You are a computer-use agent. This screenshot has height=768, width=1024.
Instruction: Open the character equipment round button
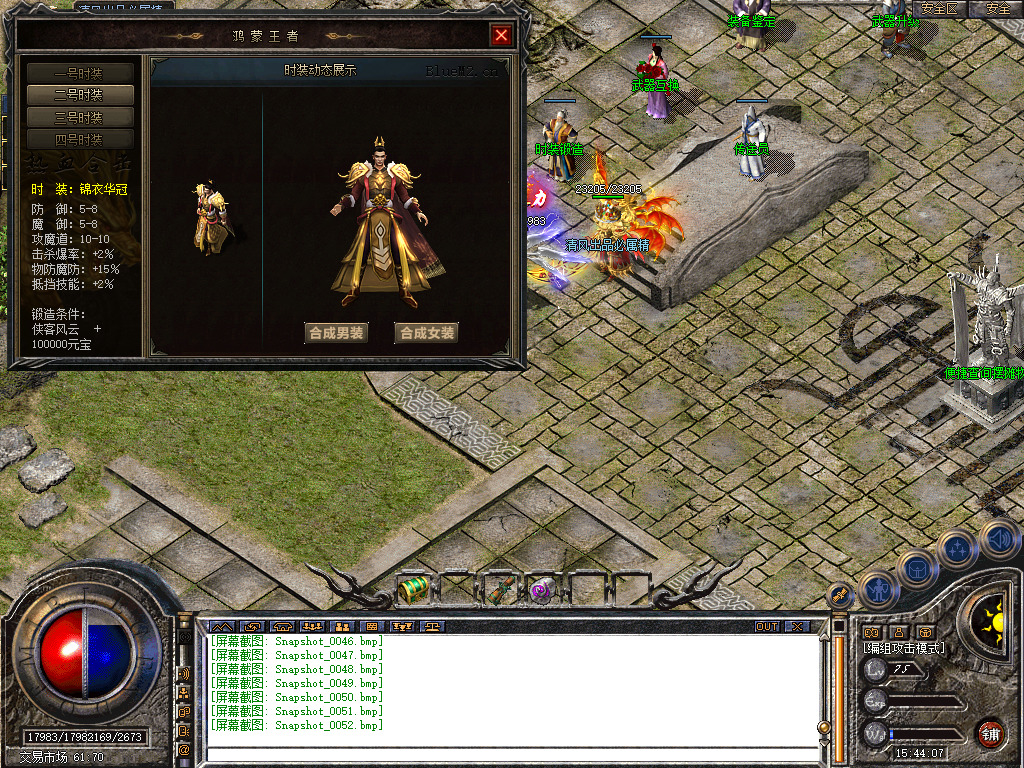pos(877,588)
